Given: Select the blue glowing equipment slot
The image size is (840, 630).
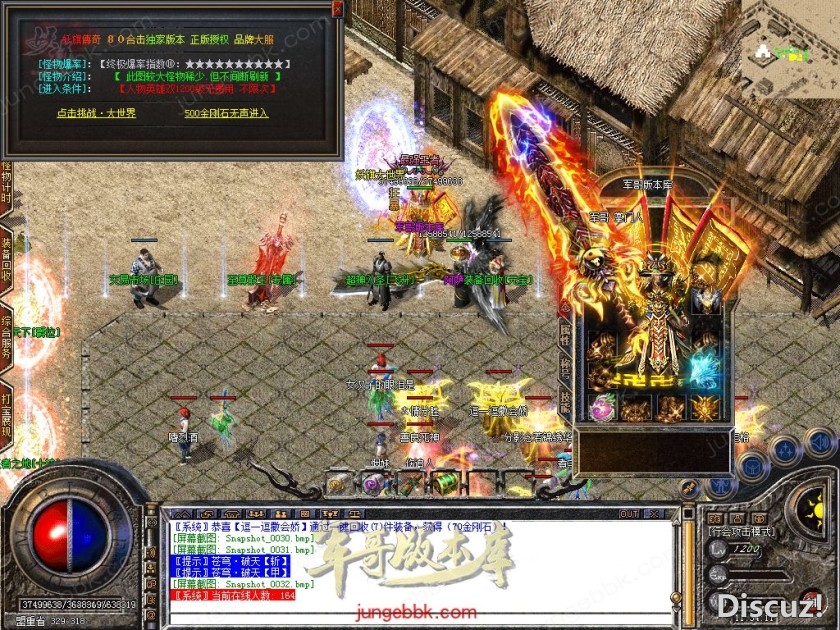Looking at the screenshot, I should 707,370.
